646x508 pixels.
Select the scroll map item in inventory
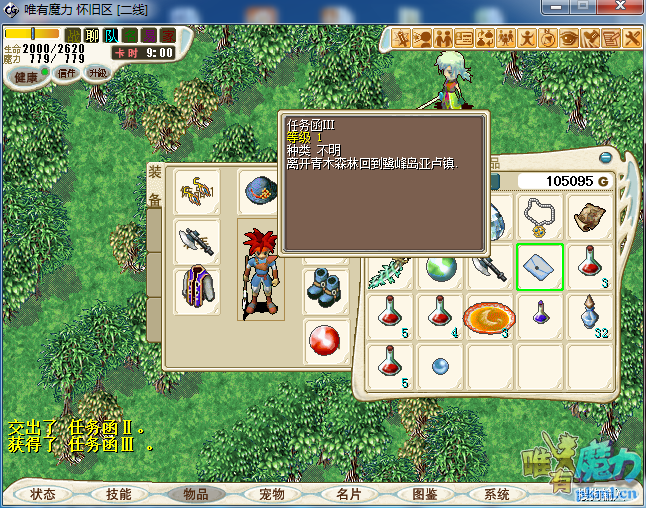[x=590, y=216]
